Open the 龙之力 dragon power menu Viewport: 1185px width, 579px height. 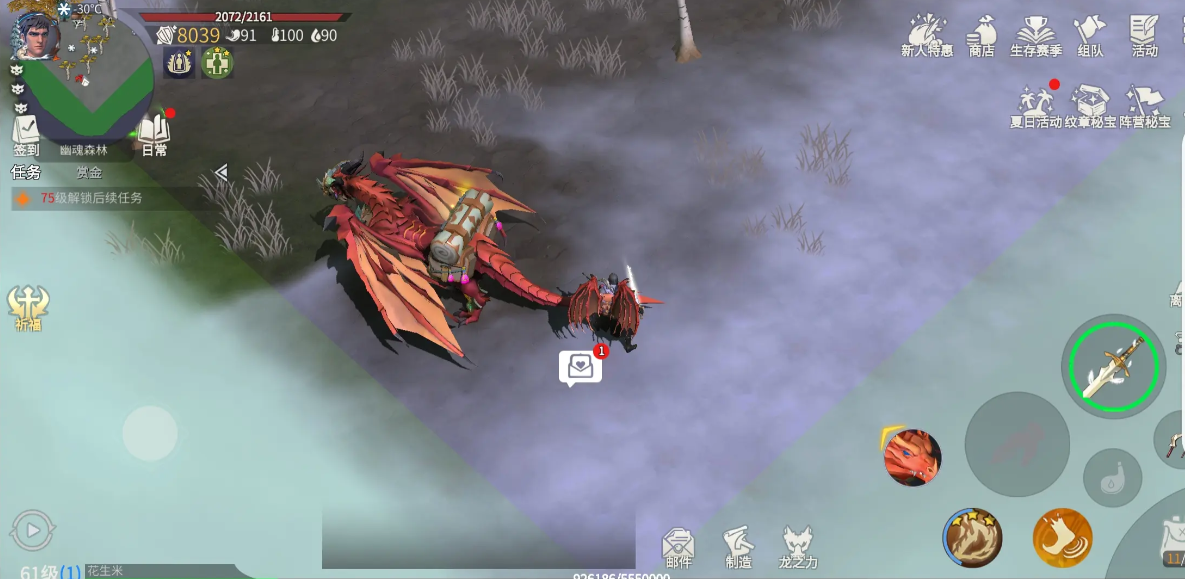(798, 547)
